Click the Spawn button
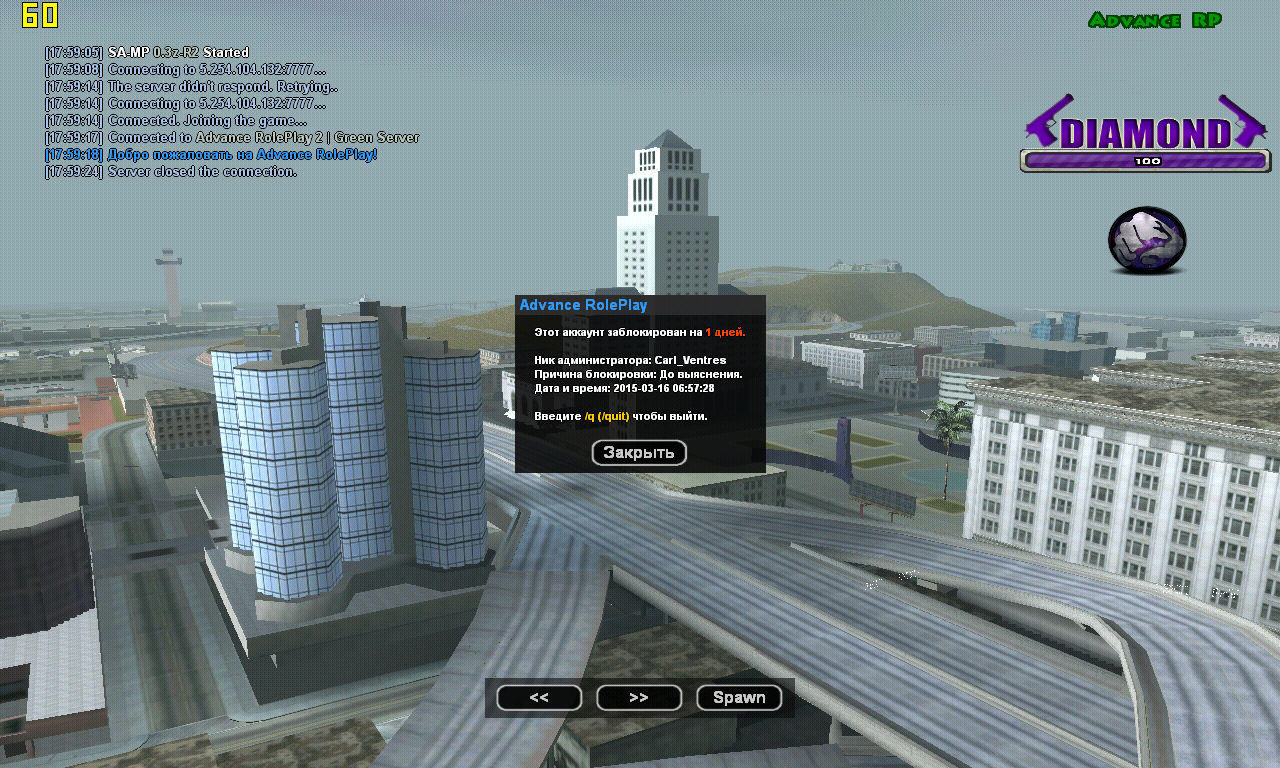 (x=739, y=698)
